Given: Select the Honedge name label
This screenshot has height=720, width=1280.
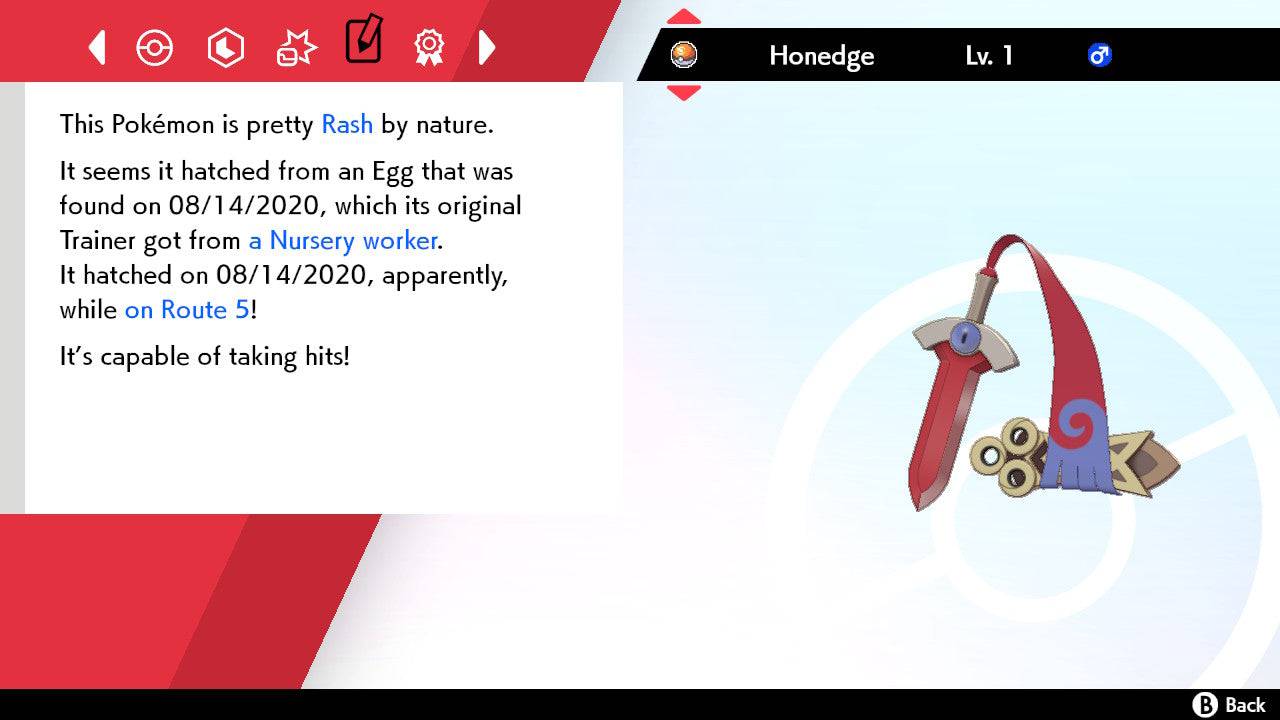Looking at the screenshot, I should (821, 56).
